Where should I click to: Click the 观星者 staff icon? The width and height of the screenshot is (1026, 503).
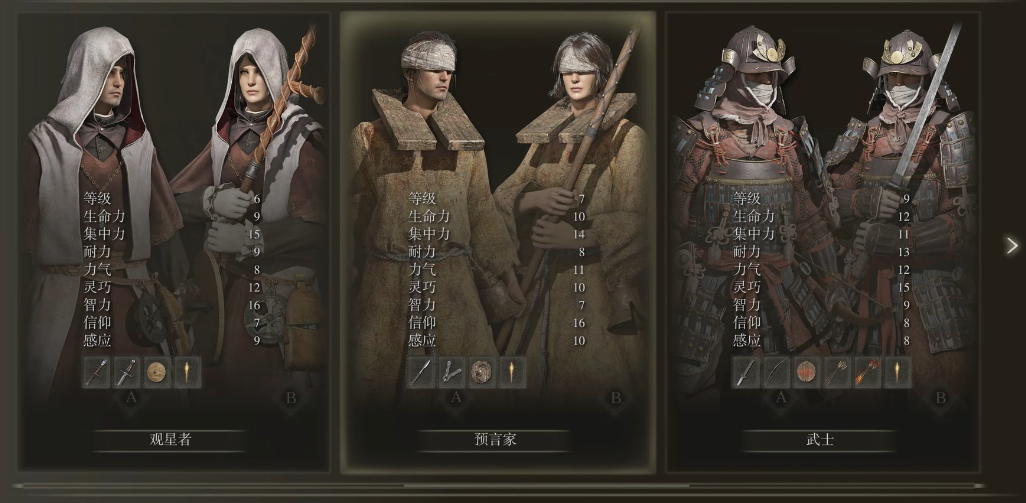tap(97, 373)
